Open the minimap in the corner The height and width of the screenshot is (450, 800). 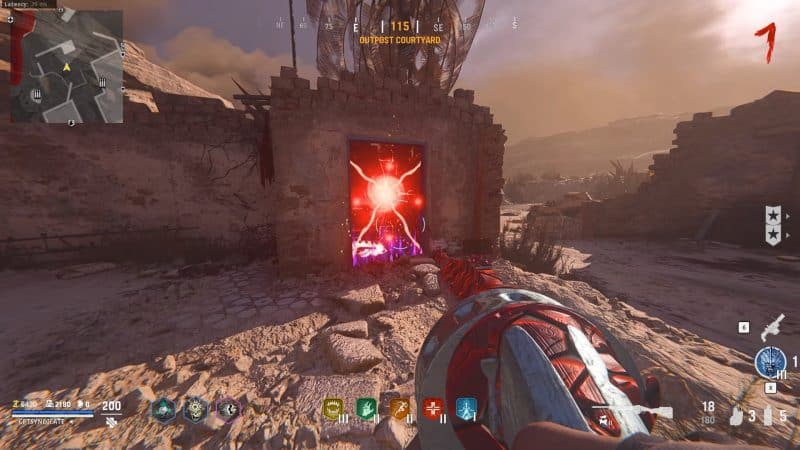pyautogui.click(x=67, y=67)
